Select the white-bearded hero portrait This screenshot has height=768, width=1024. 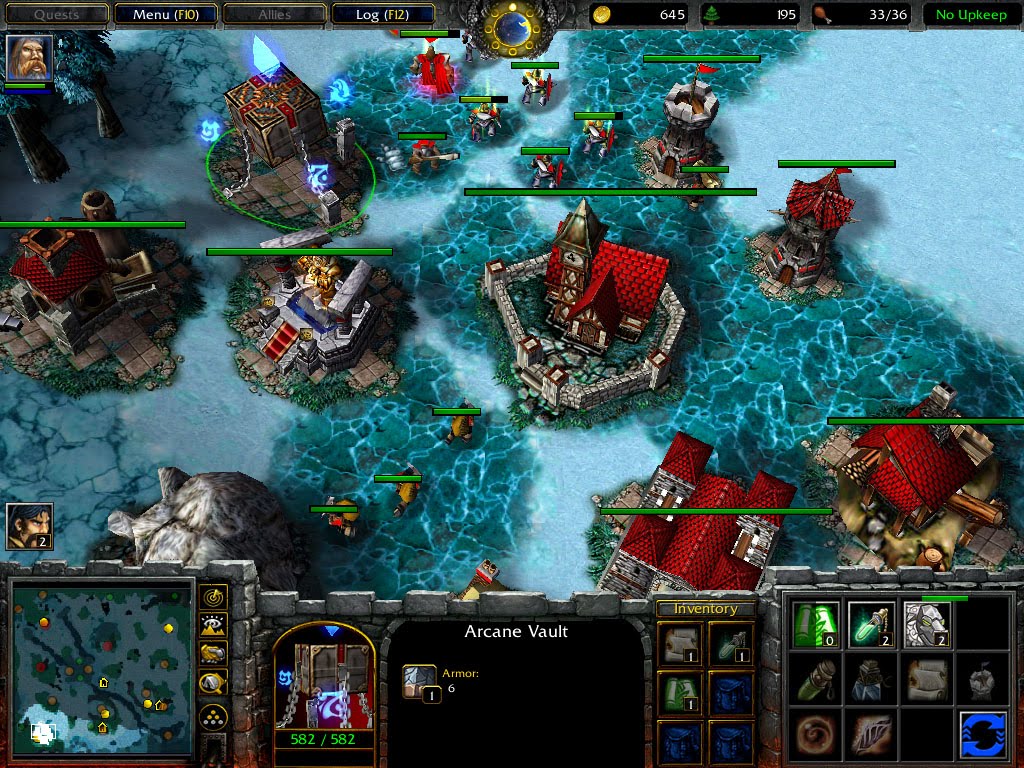[x=29, y=58]
